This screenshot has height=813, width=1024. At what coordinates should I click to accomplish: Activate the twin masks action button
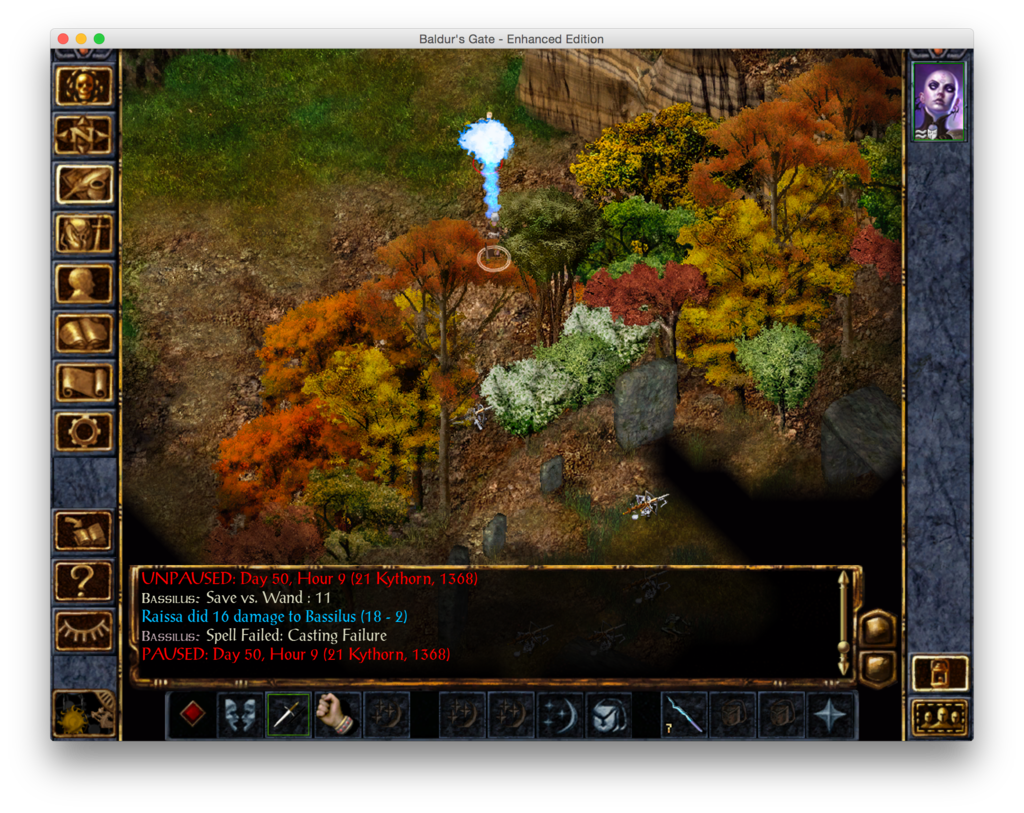240,715
